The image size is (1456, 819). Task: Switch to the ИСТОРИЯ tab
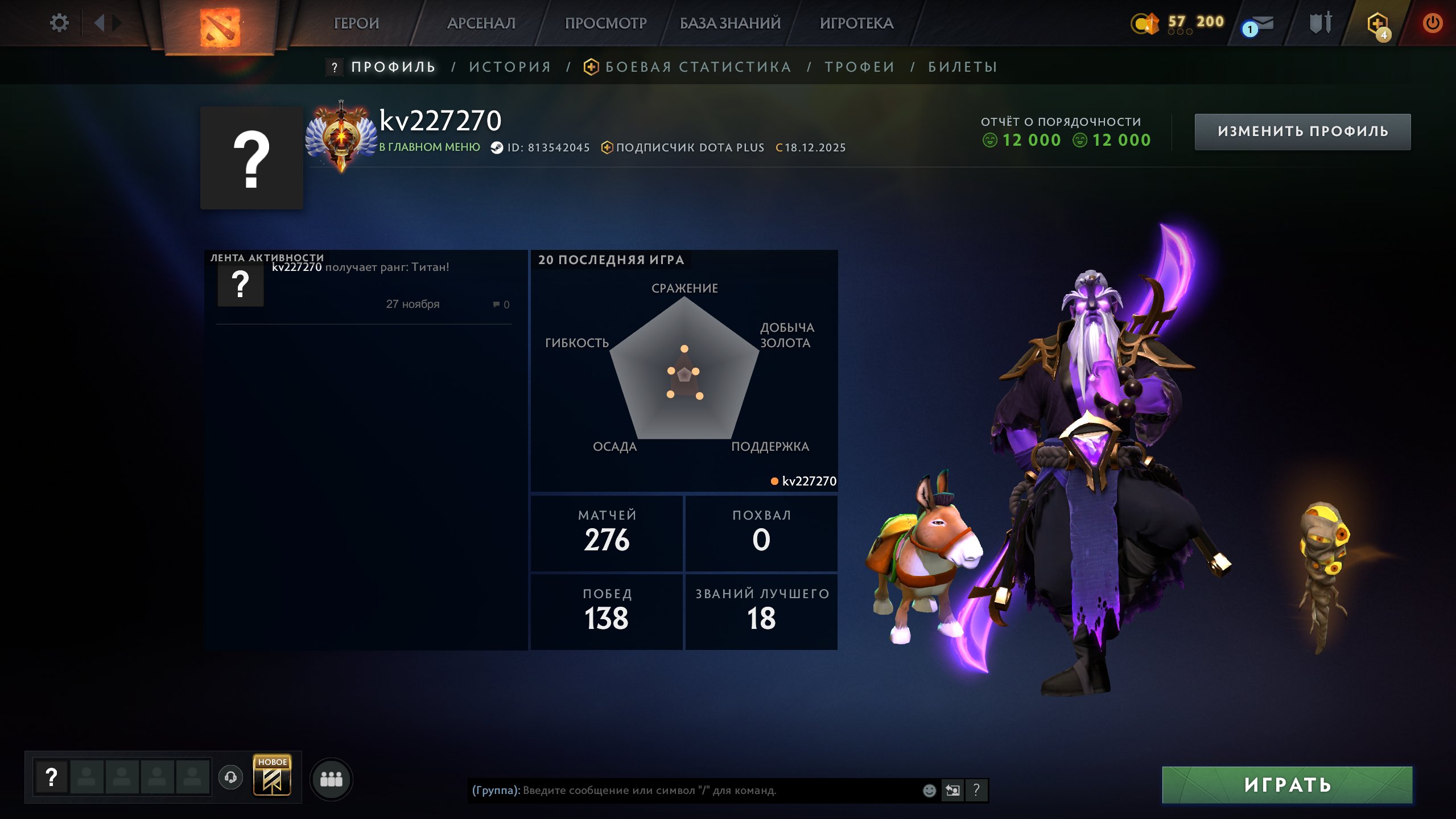tap(510, 66)
